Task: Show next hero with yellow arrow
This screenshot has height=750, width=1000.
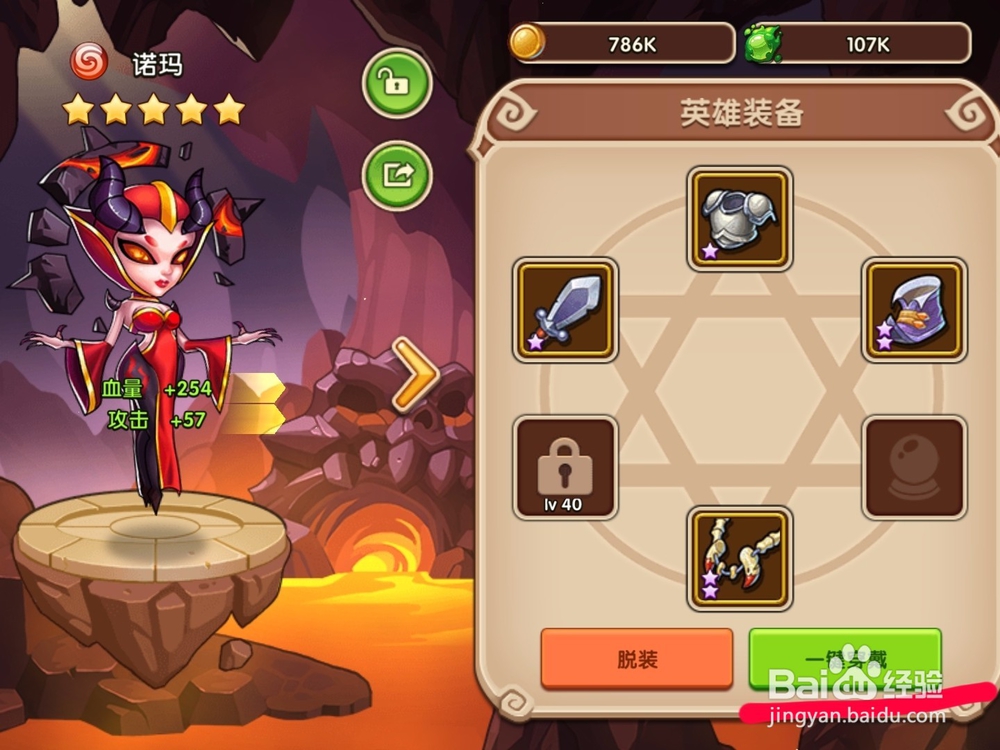Action: click(414, 375)
